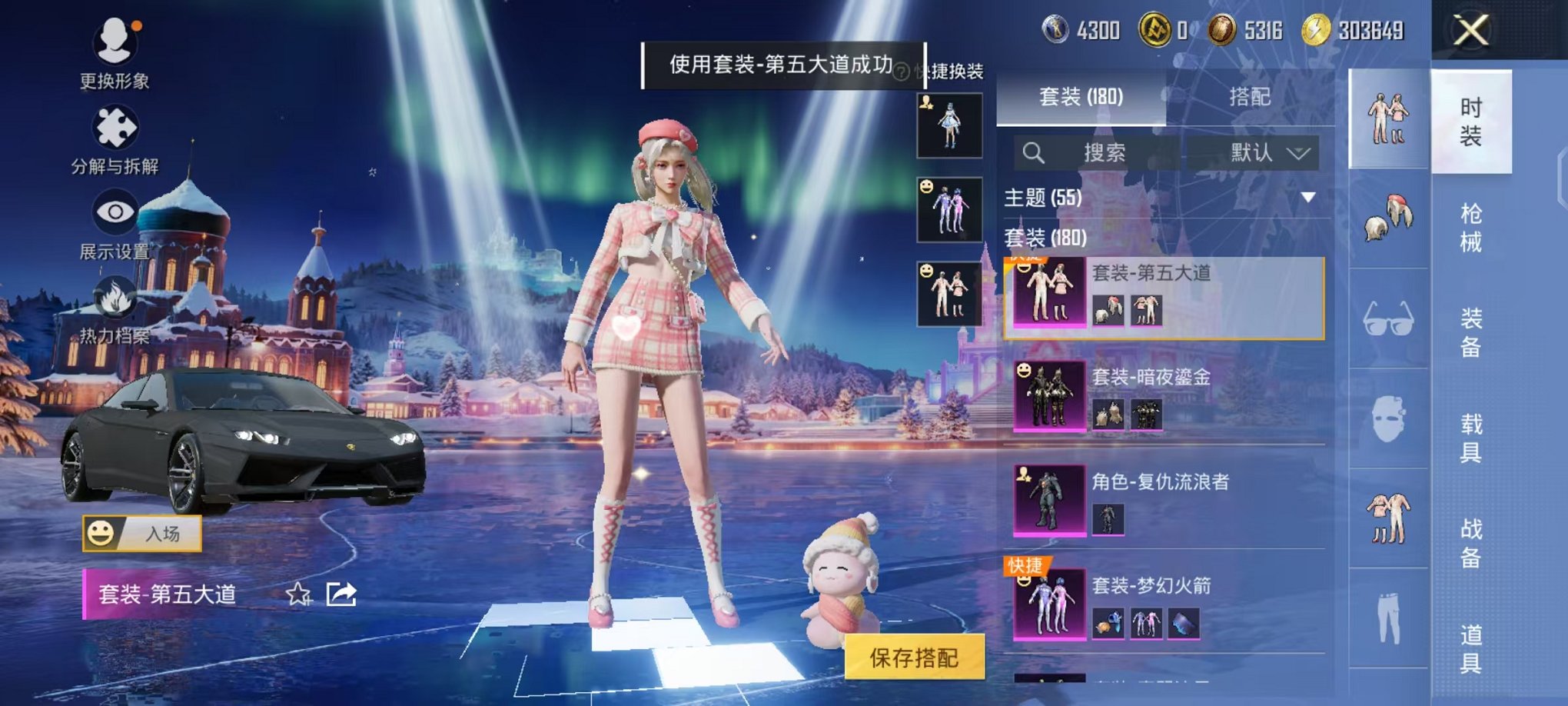
Task: Select the 分解与拆解 dismantle icon
Action: pos(114,127)
